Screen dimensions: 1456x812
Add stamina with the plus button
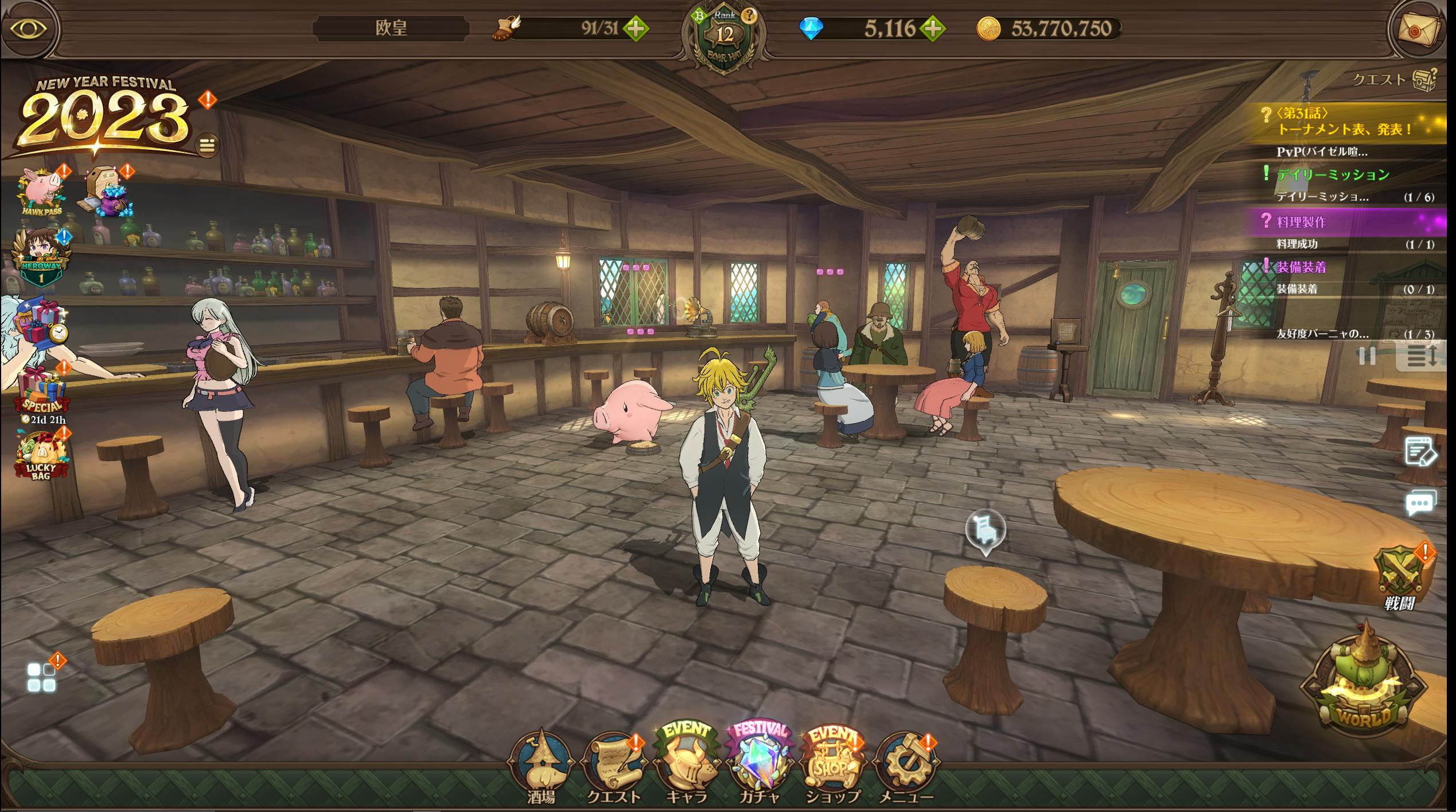point(636,28)
